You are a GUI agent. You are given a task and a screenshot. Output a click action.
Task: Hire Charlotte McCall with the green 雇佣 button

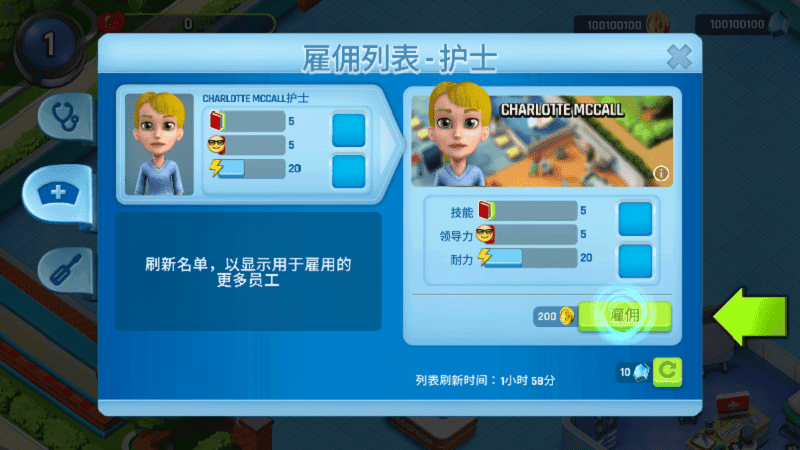[x=626, y=316]
